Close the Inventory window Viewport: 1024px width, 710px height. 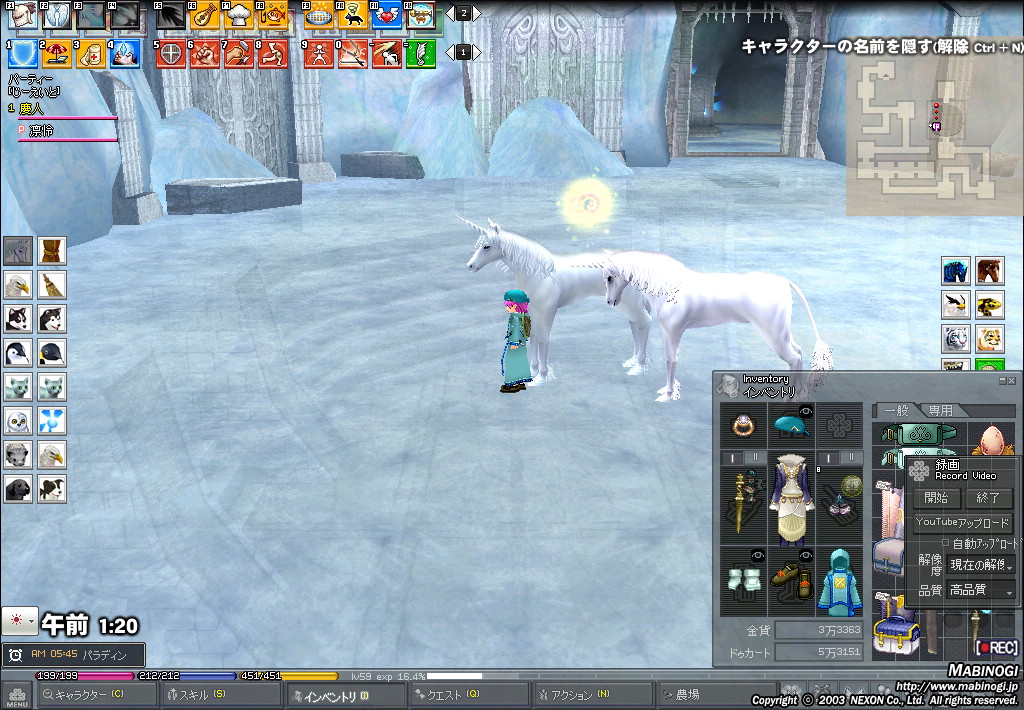point(1011,380)
